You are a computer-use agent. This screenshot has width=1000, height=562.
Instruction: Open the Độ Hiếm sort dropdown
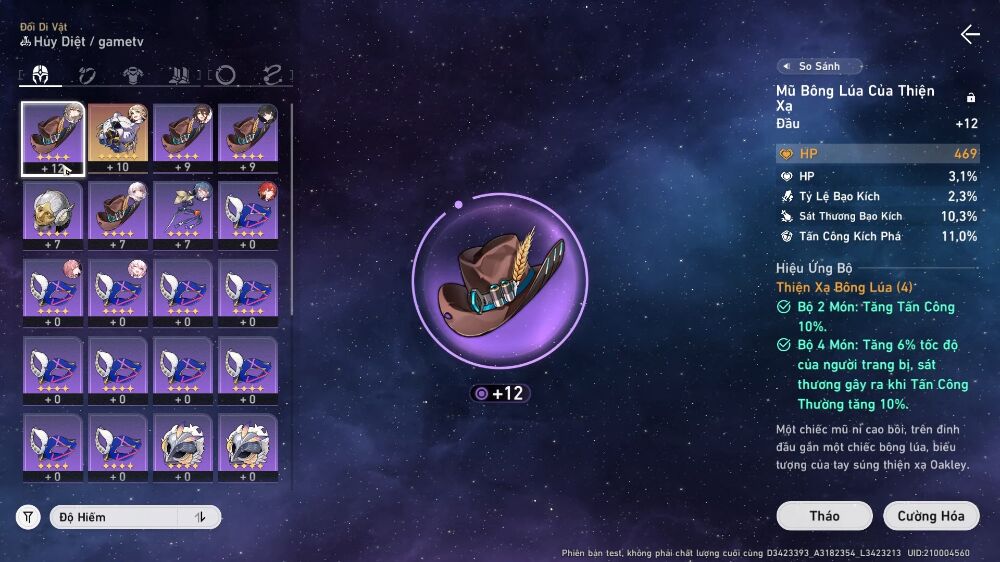114,517
